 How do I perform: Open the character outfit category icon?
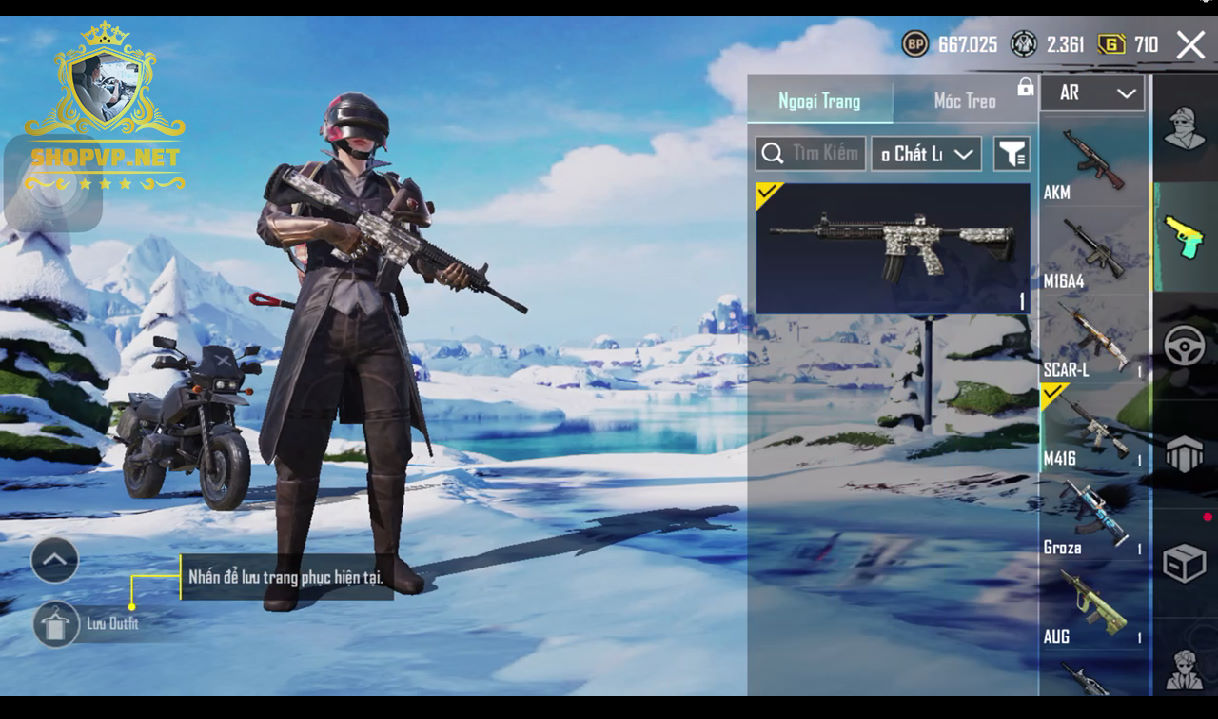1185,130
